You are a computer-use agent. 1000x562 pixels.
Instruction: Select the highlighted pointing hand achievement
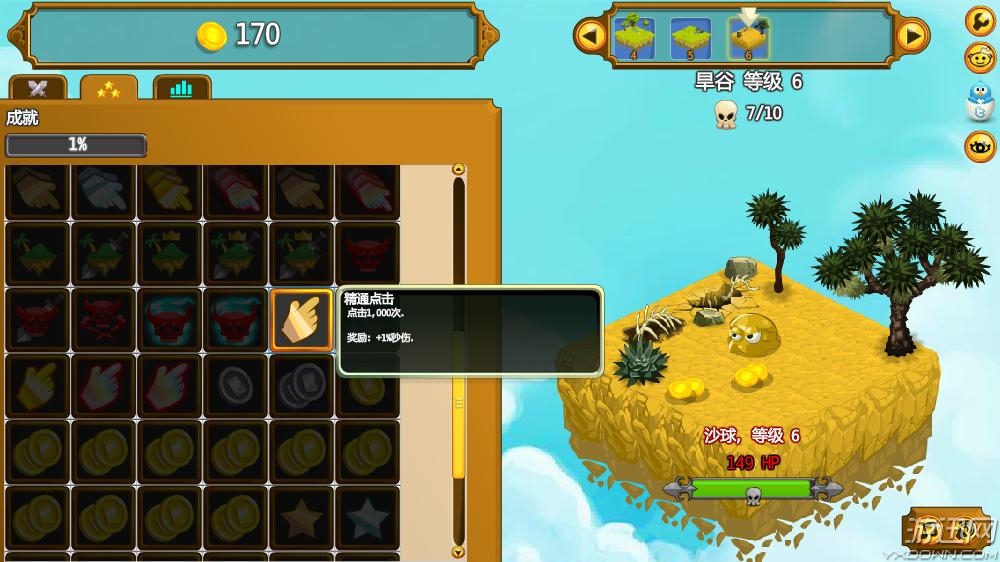pyautogui.click(x=301, y=320)
